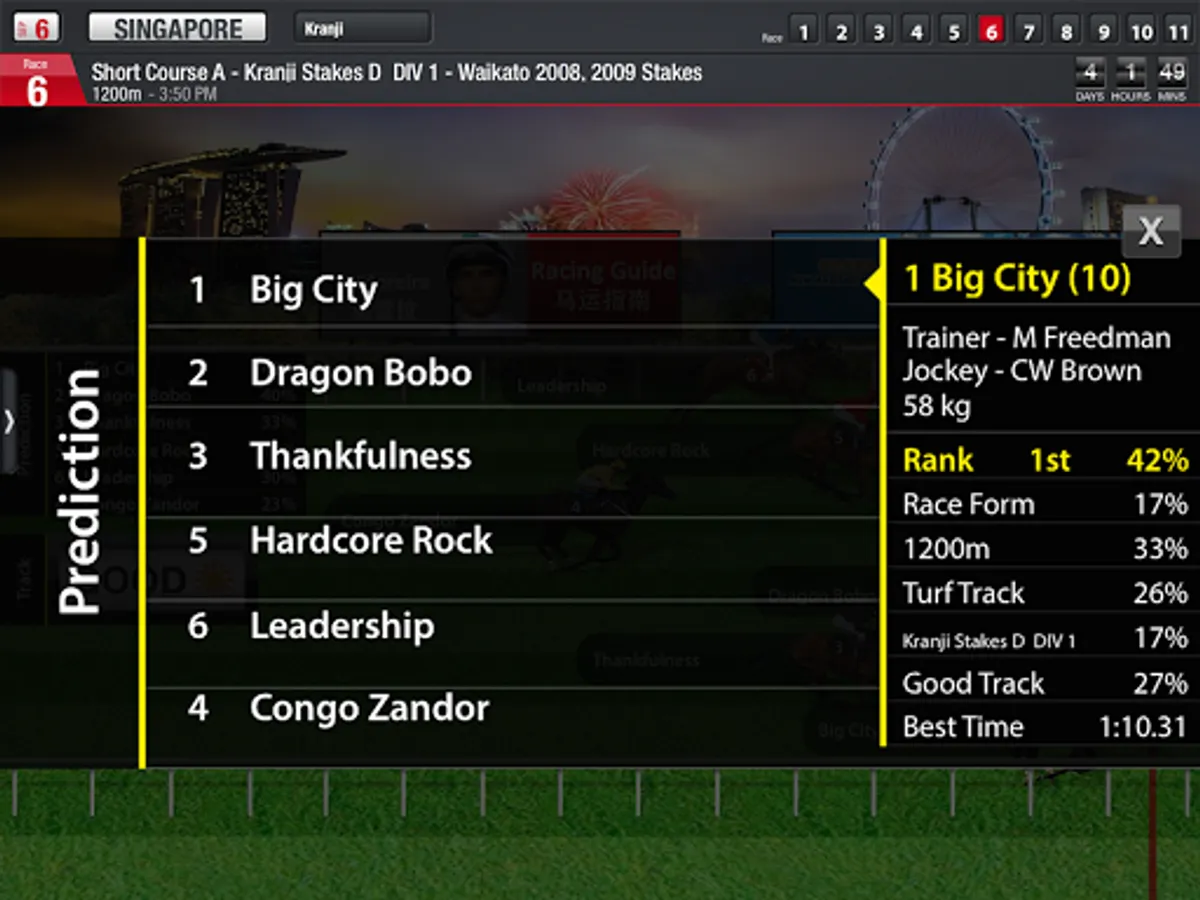Open race 8
The height and width of the screenshot is (900, 1200).
(1066, 30)
